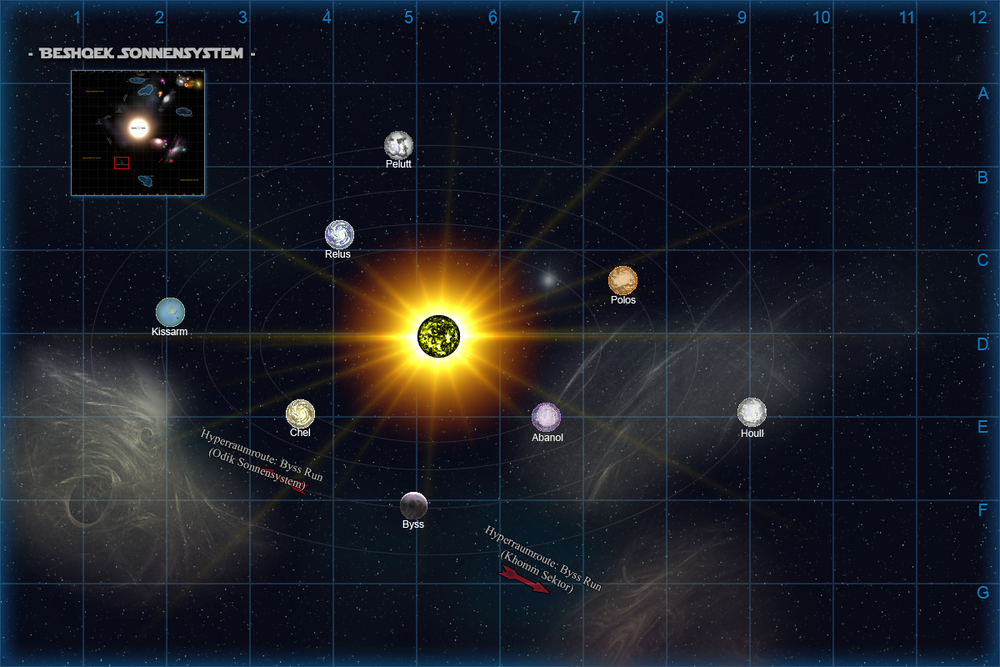Follow the Byss Run arrow to Khomm Sektor
Screen dimensions: 1000x667
[525, 581]
